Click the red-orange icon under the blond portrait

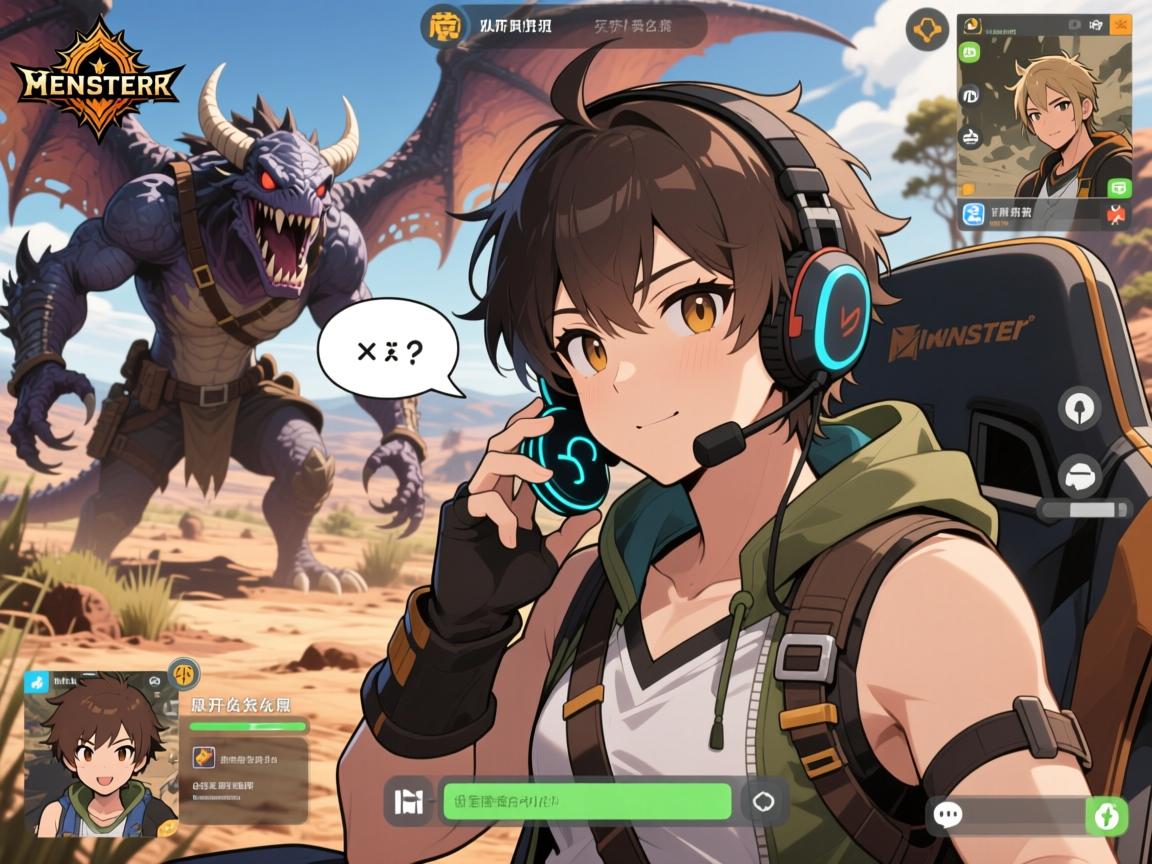(1117, 213)
